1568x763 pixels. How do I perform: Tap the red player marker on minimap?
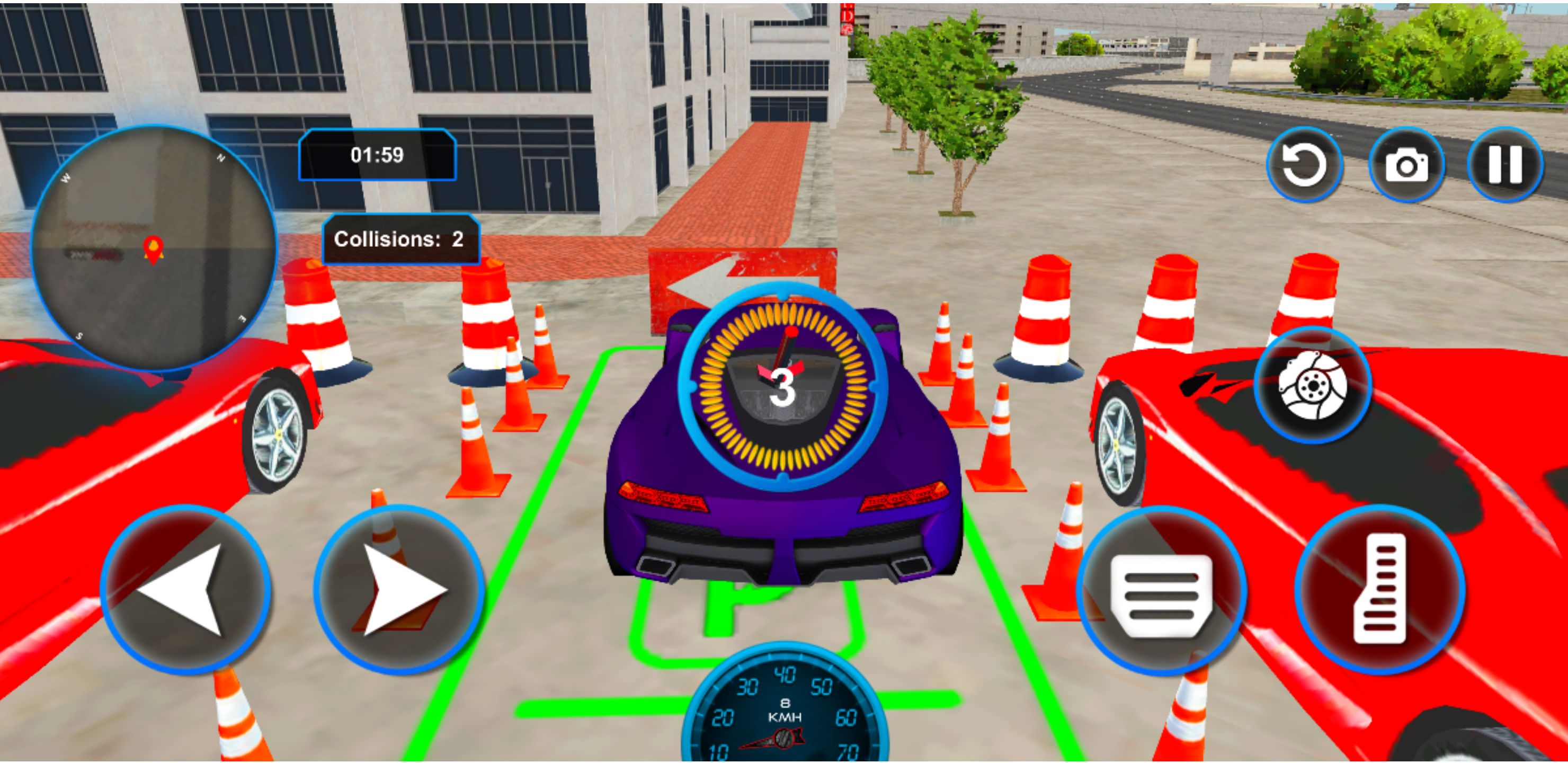[x=154, y=250]
